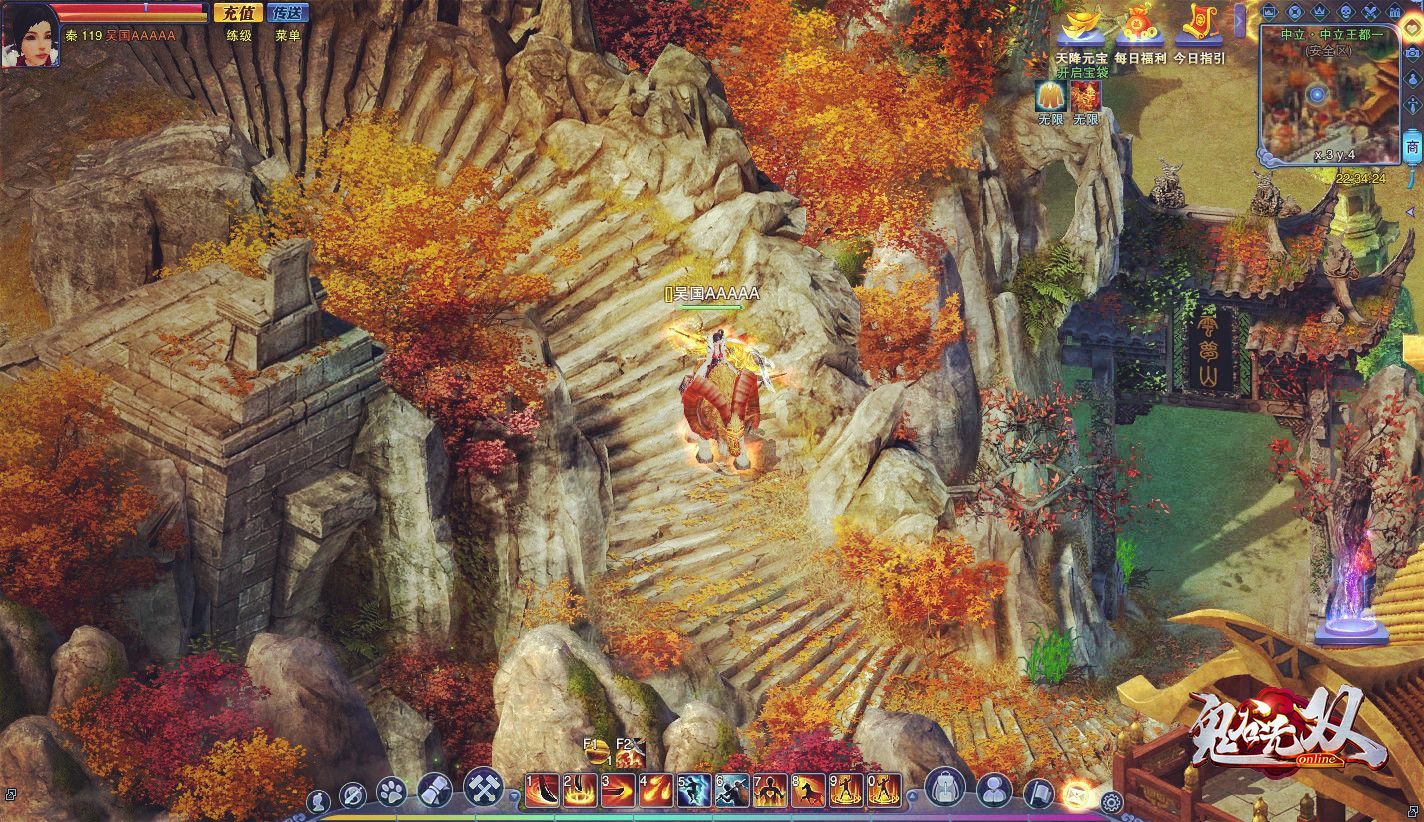Open the crossed hammers crafting button

(x=483, y=788)
